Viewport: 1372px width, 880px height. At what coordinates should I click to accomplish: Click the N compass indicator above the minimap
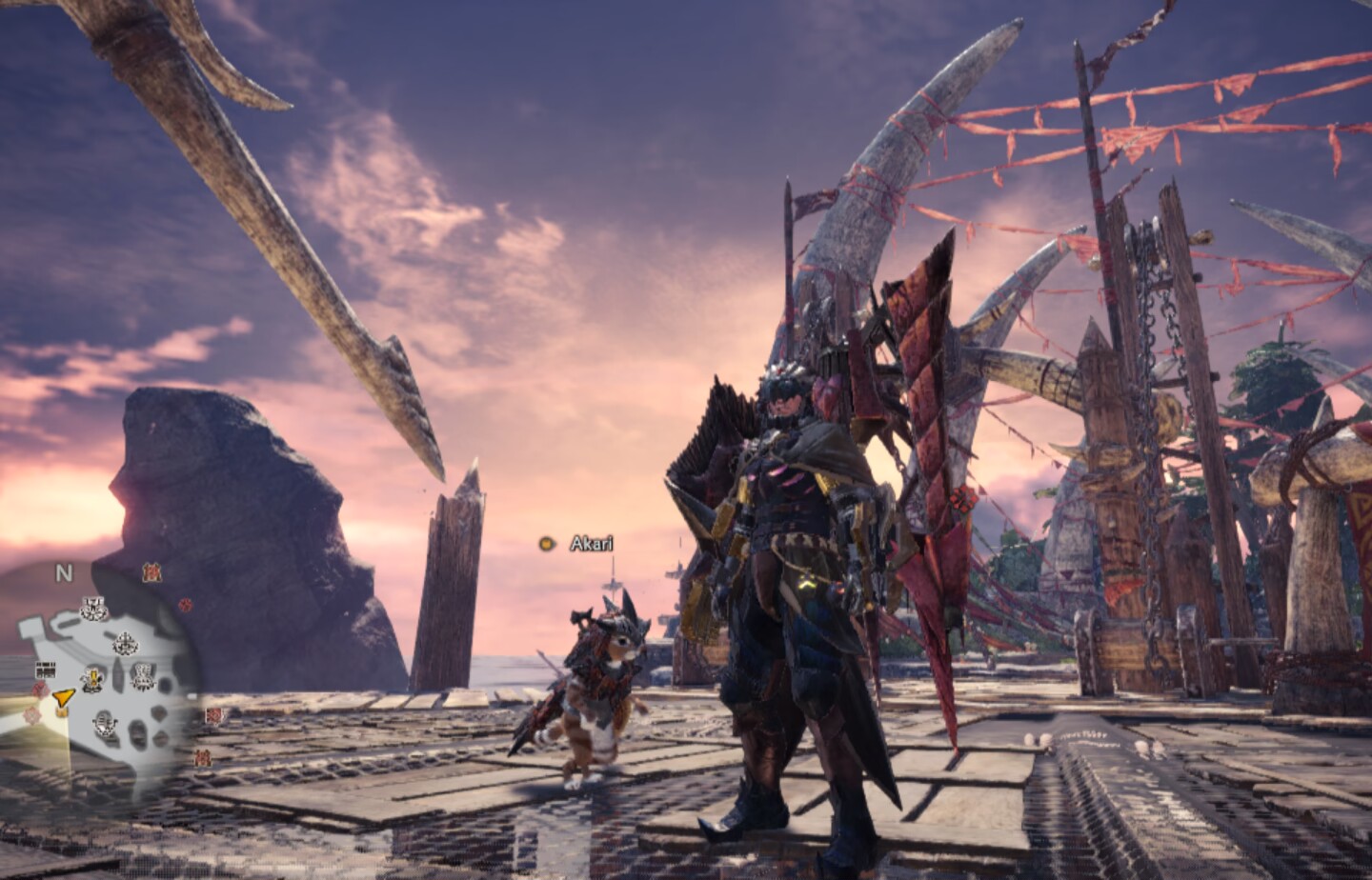tap(64, 573)
